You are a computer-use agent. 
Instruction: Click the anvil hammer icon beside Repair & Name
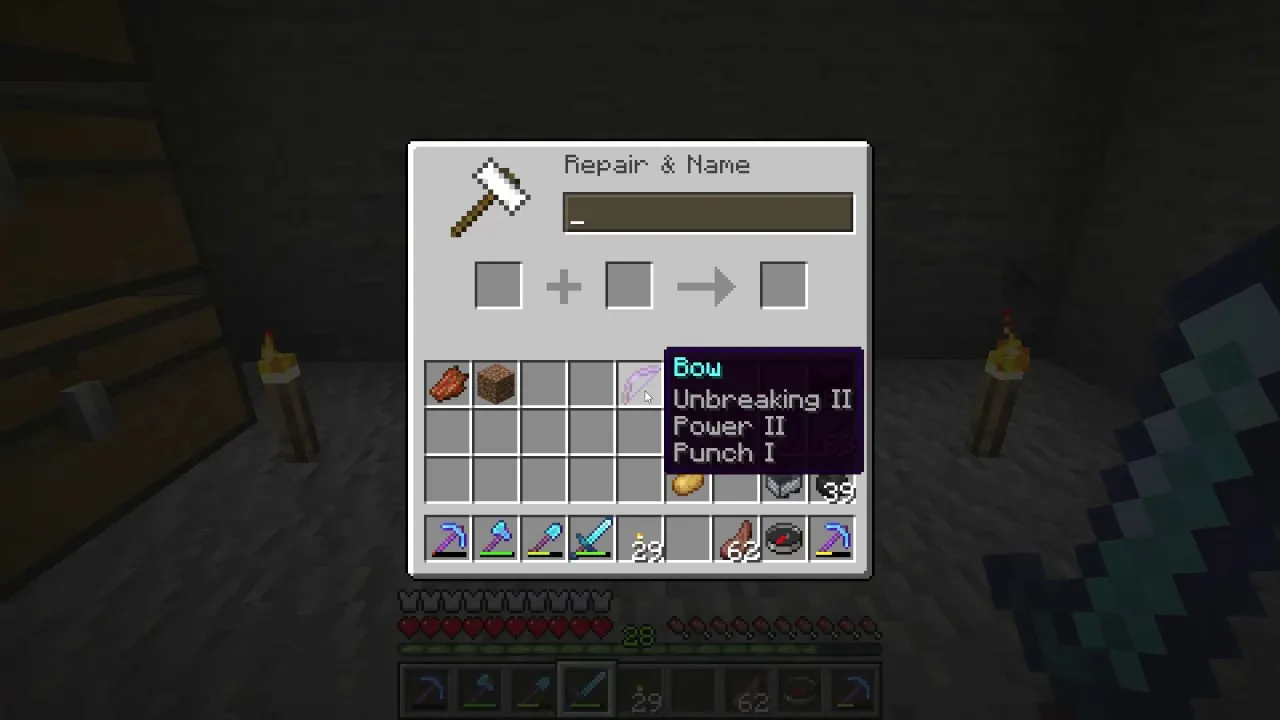492,196
